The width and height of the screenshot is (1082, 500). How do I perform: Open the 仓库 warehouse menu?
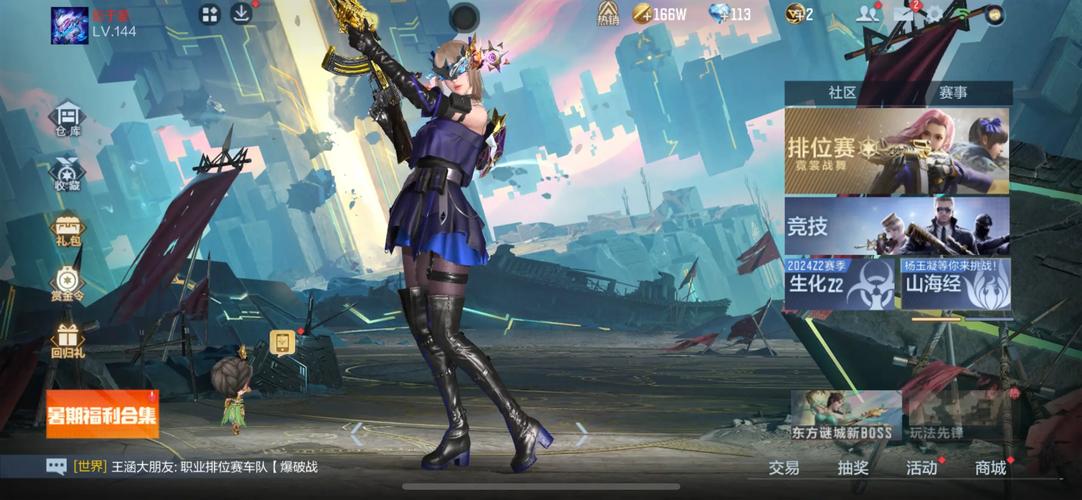pos(67,119)
